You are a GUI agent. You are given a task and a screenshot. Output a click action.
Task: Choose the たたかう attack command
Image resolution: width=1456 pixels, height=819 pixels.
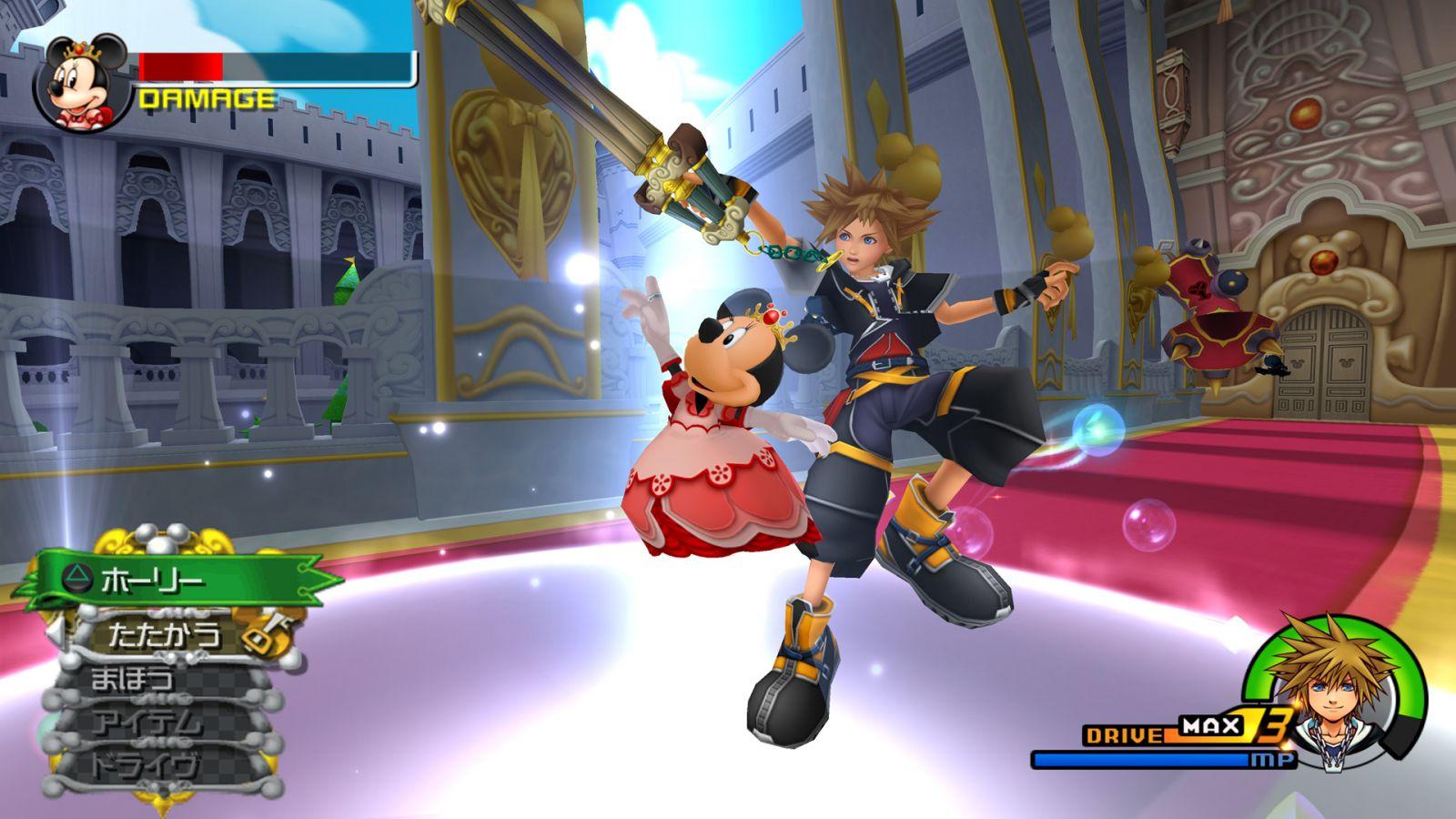pyautogui.click(x=164, y=633)
